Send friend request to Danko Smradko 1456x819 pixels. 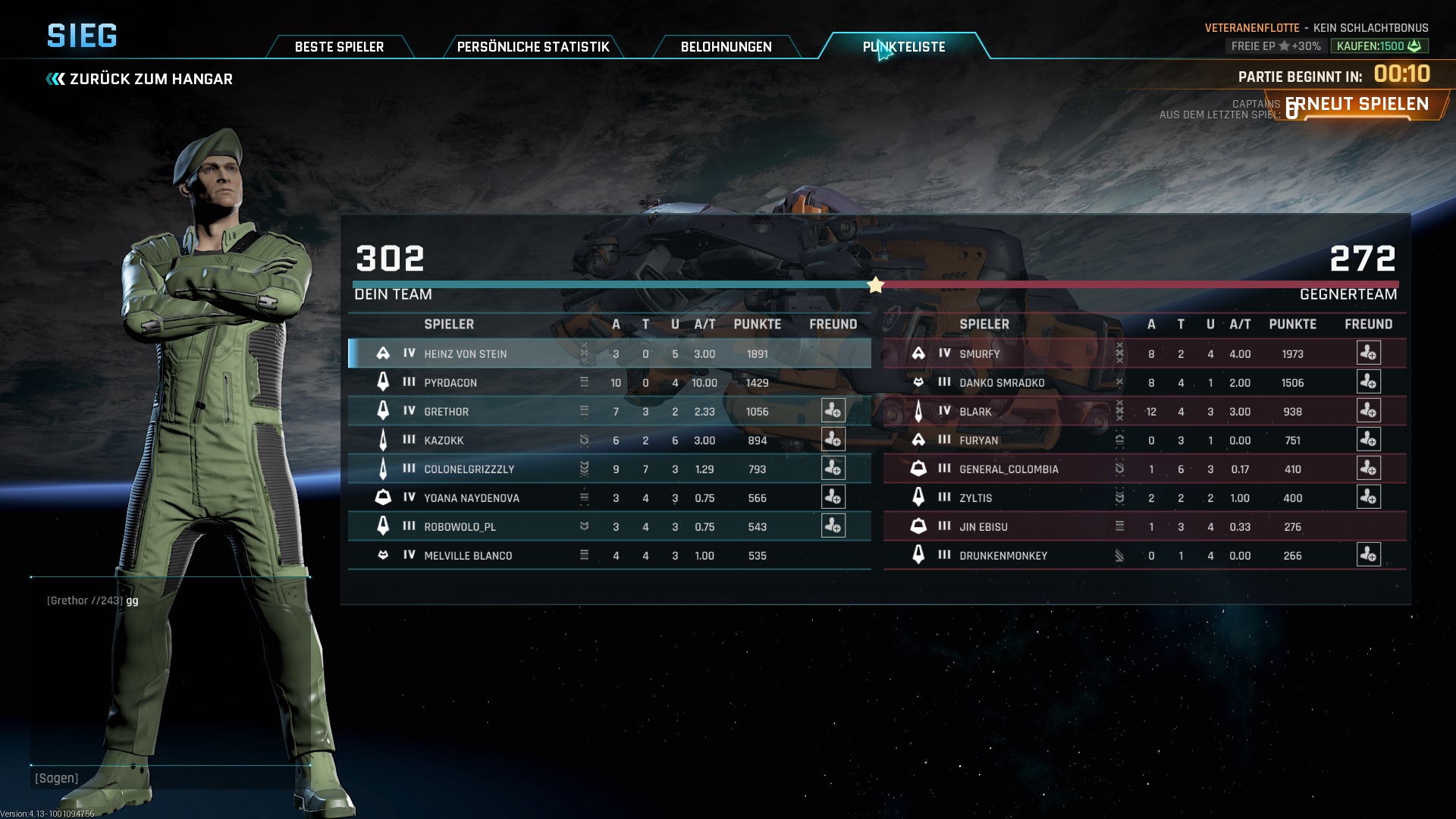click(x=1368, y=382)
